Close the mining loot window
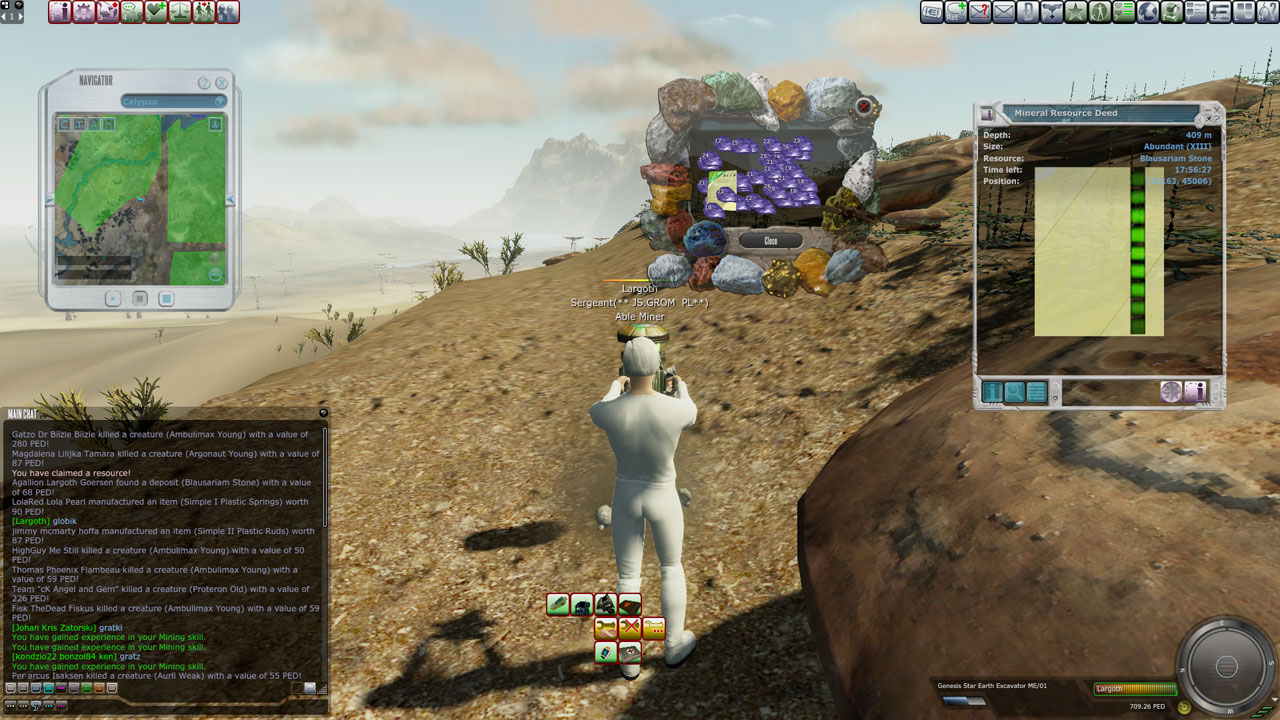 pos(770,241)
